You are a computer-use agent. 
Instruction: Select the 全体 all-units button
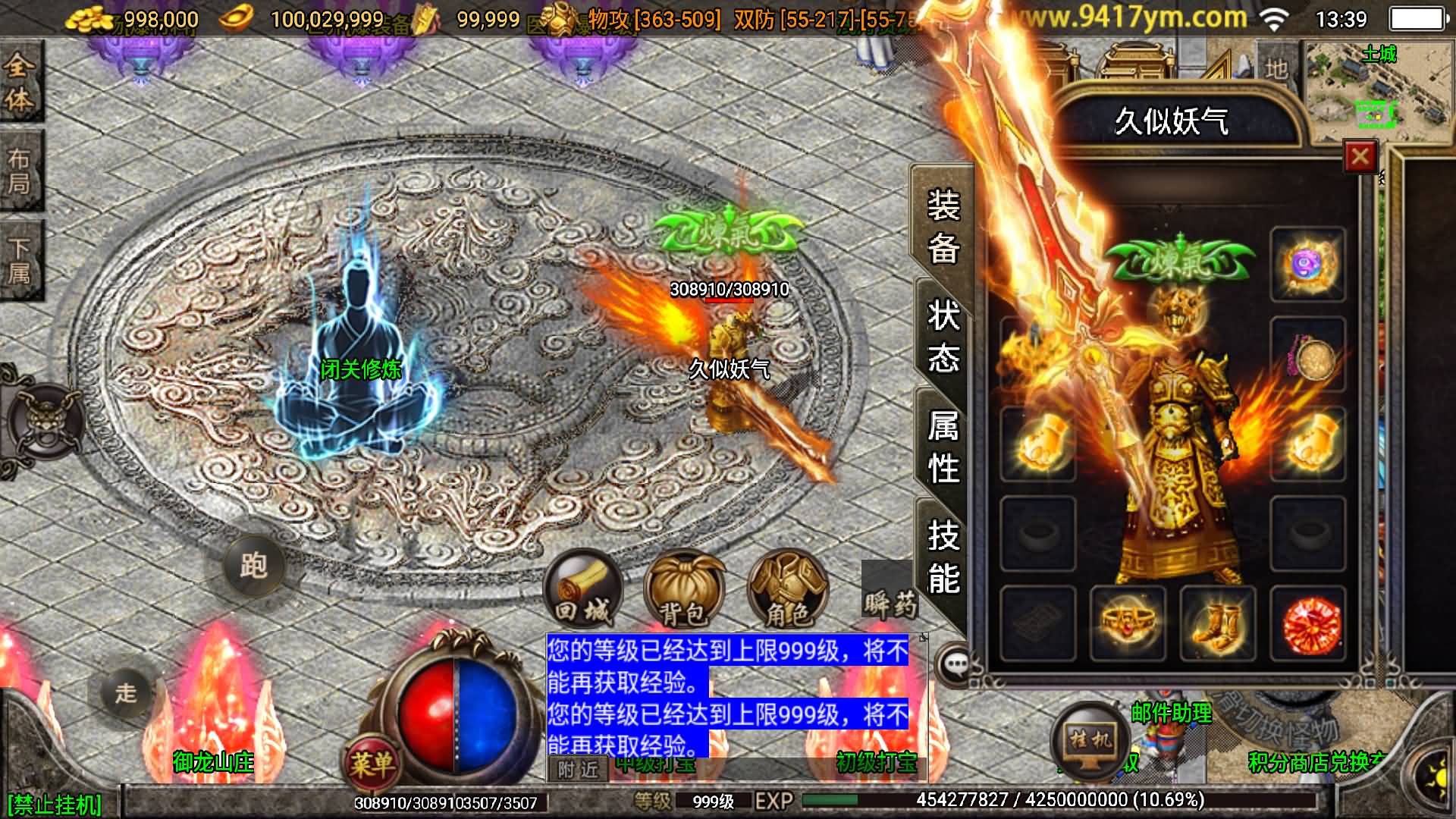click(20, 82)
